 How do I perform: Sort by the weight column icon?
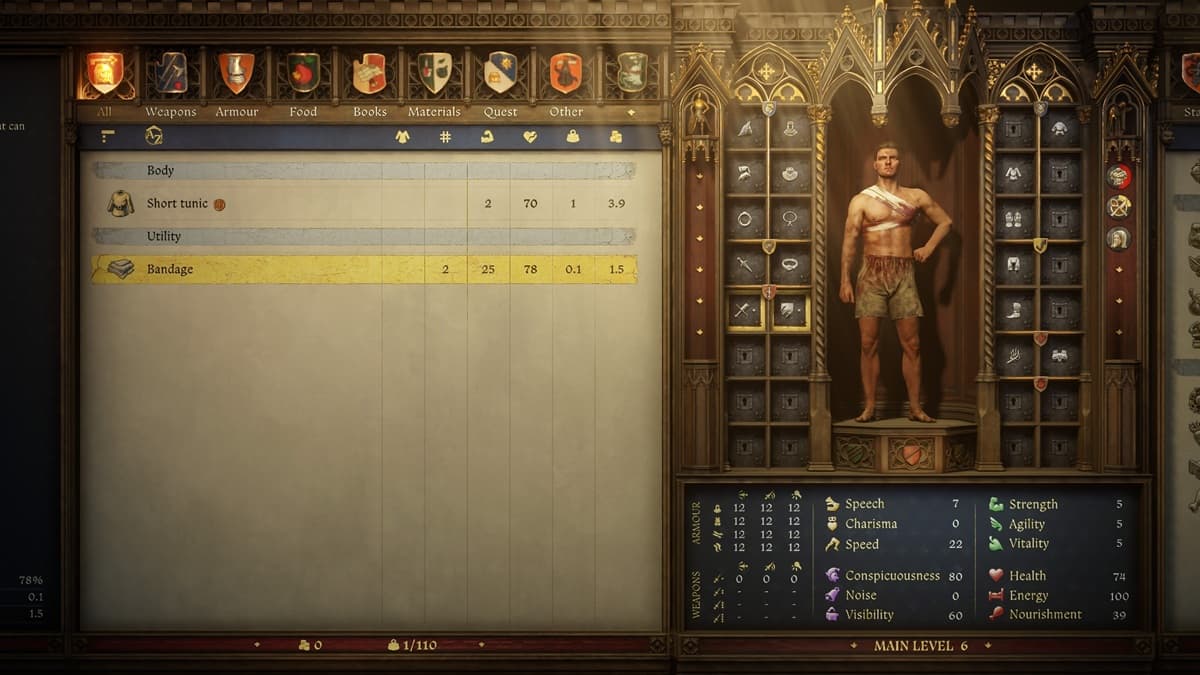[x=573, y=137]
